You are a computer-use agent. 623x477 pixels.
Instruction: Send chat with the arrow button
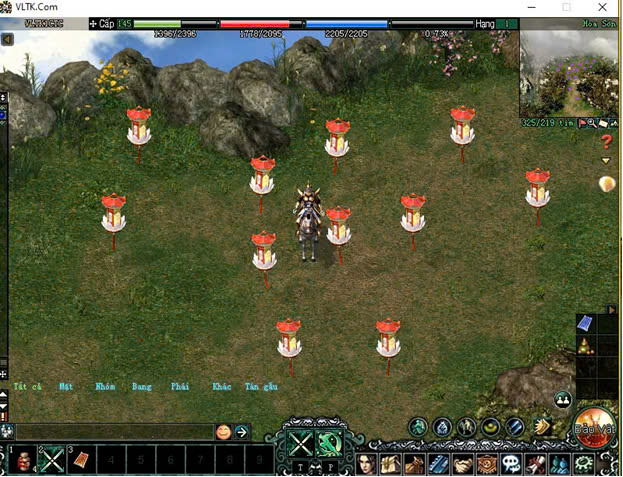pos(242,432)
